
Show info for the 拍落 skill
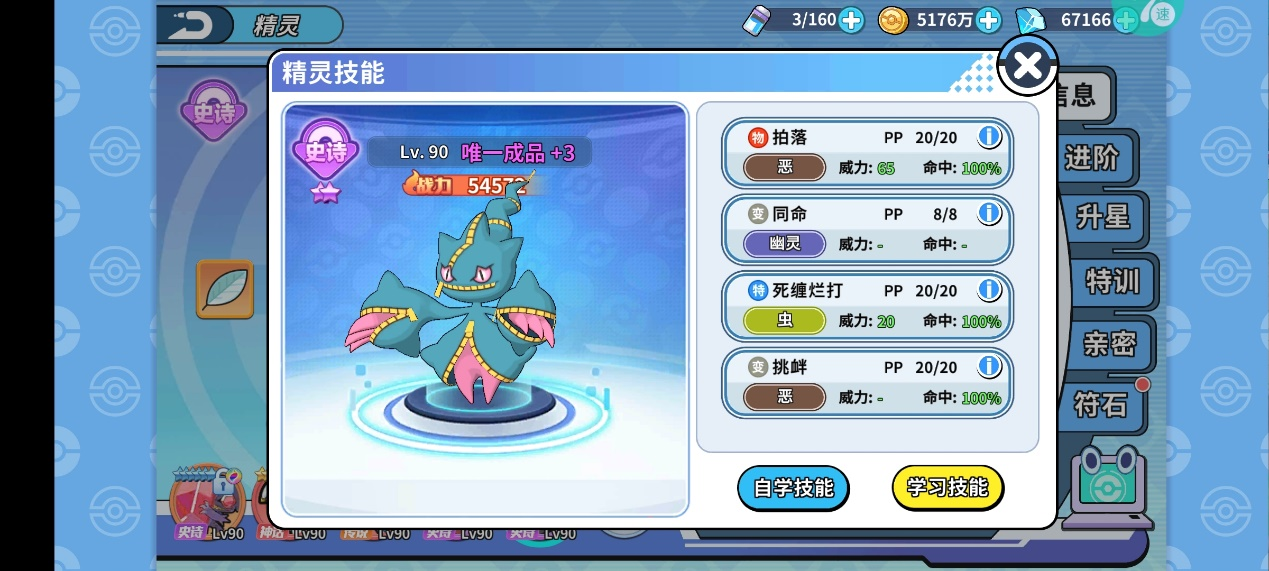(989, 137)
